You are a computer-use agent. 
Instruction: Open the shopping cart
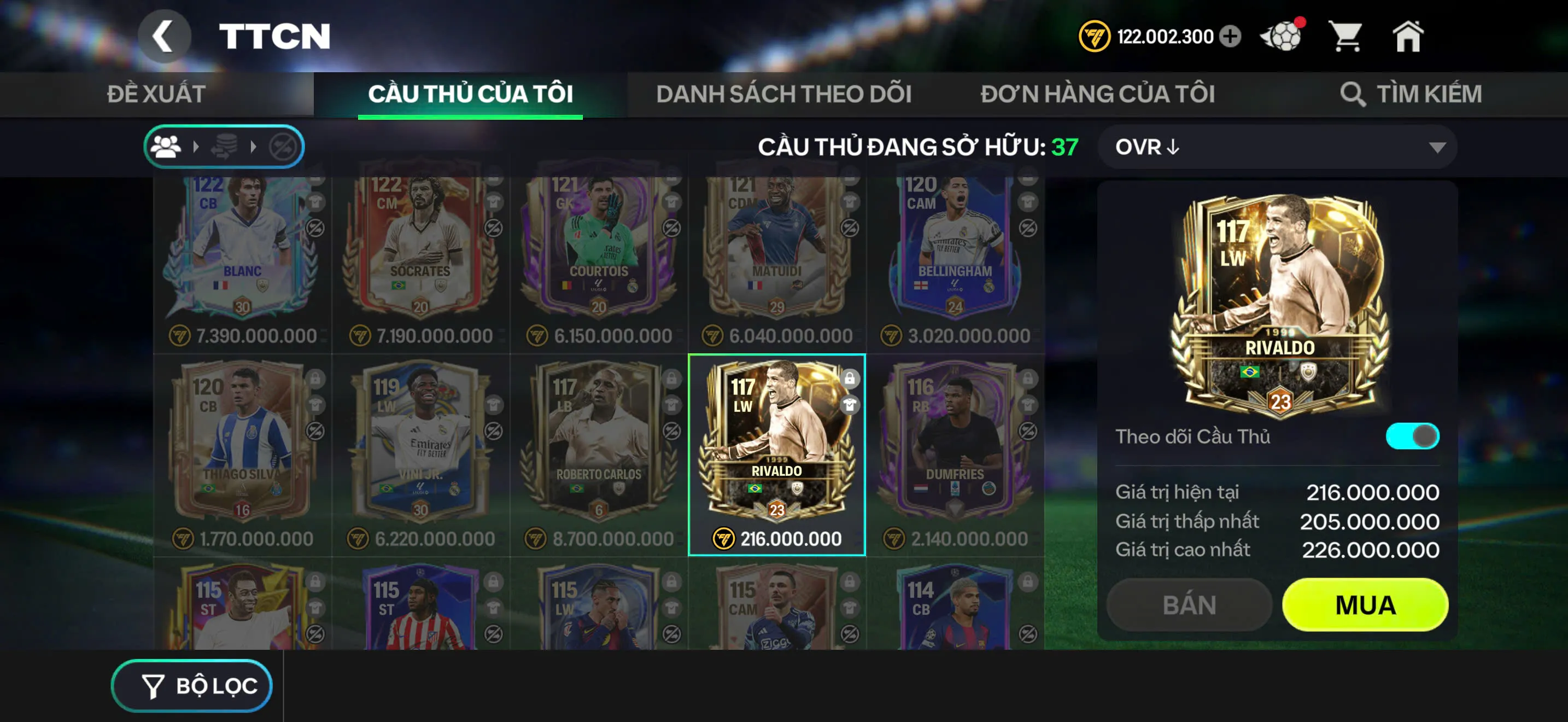click(1347, 37)
